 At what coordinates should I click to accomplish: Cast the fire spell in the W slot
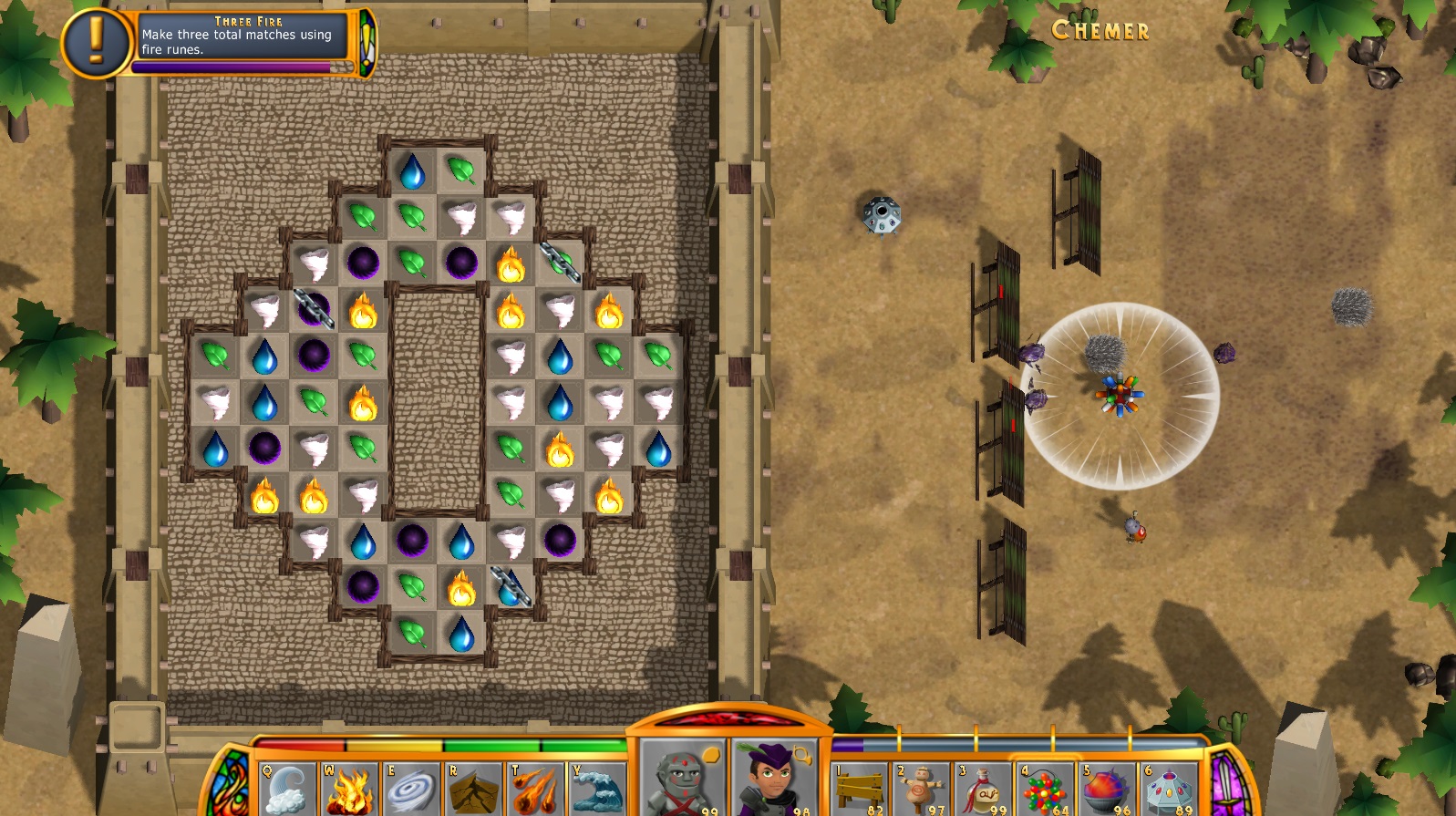coord(349,790)
